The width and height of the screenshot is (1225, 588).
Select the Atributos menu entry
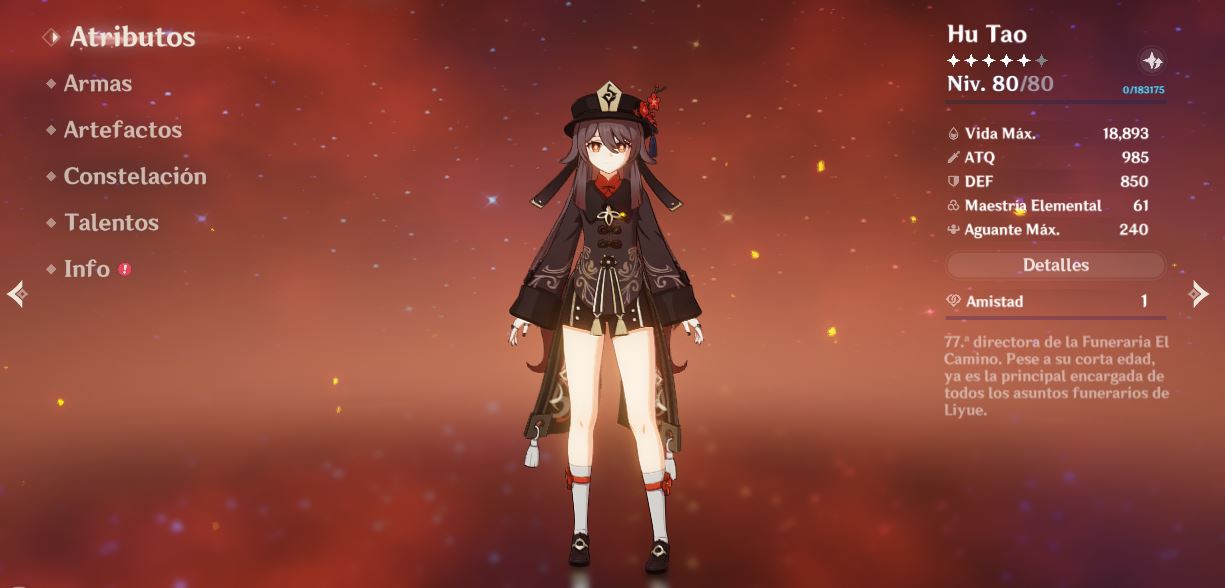point(132,37)
